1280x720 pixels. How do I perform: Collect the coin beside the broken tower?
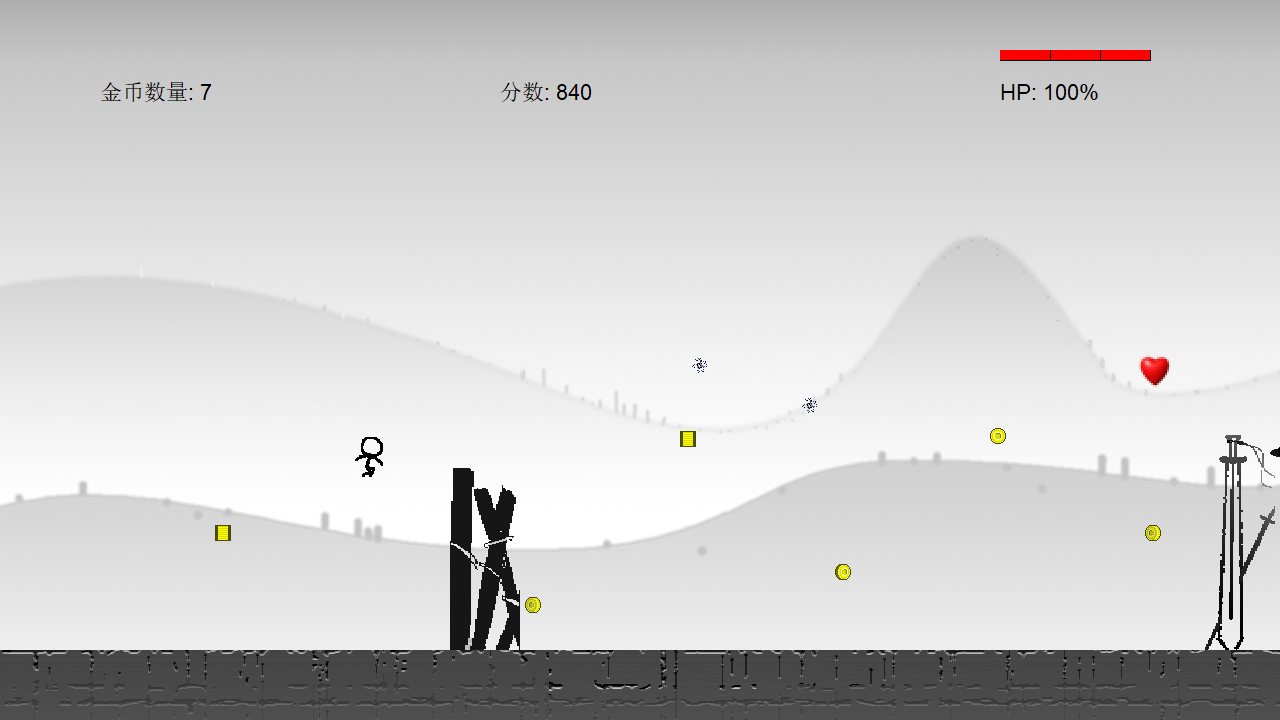pyautogui.click(x=531, y=604)
